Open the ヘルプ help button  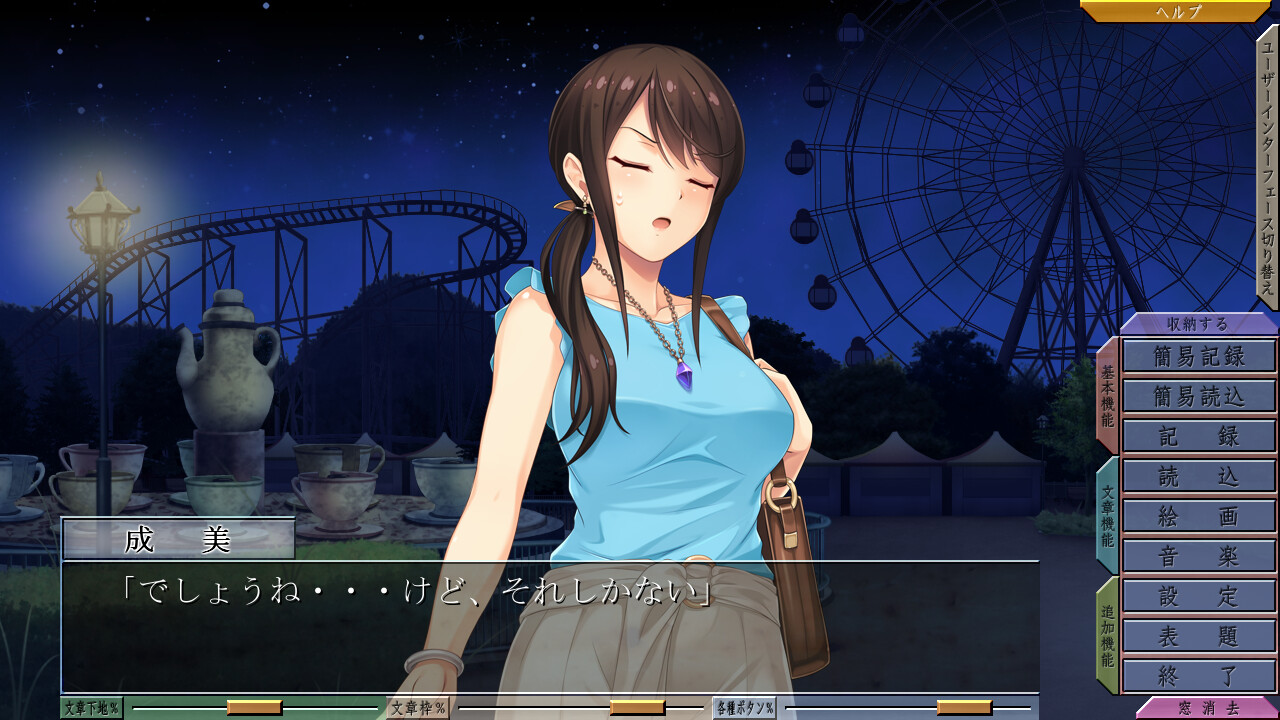1178,11
